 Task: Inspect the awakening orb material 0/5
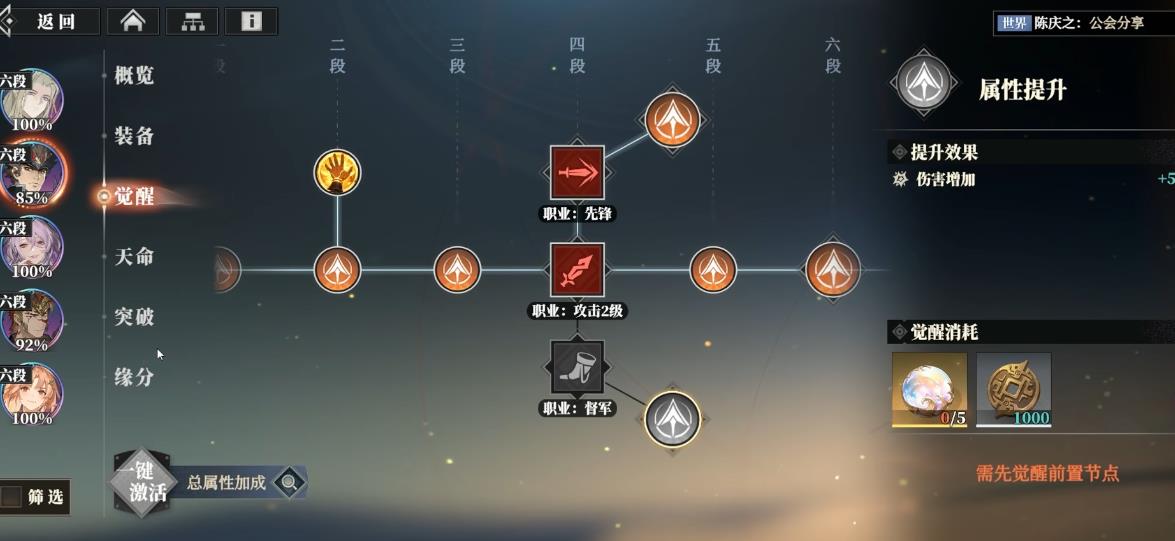point(930,389)
